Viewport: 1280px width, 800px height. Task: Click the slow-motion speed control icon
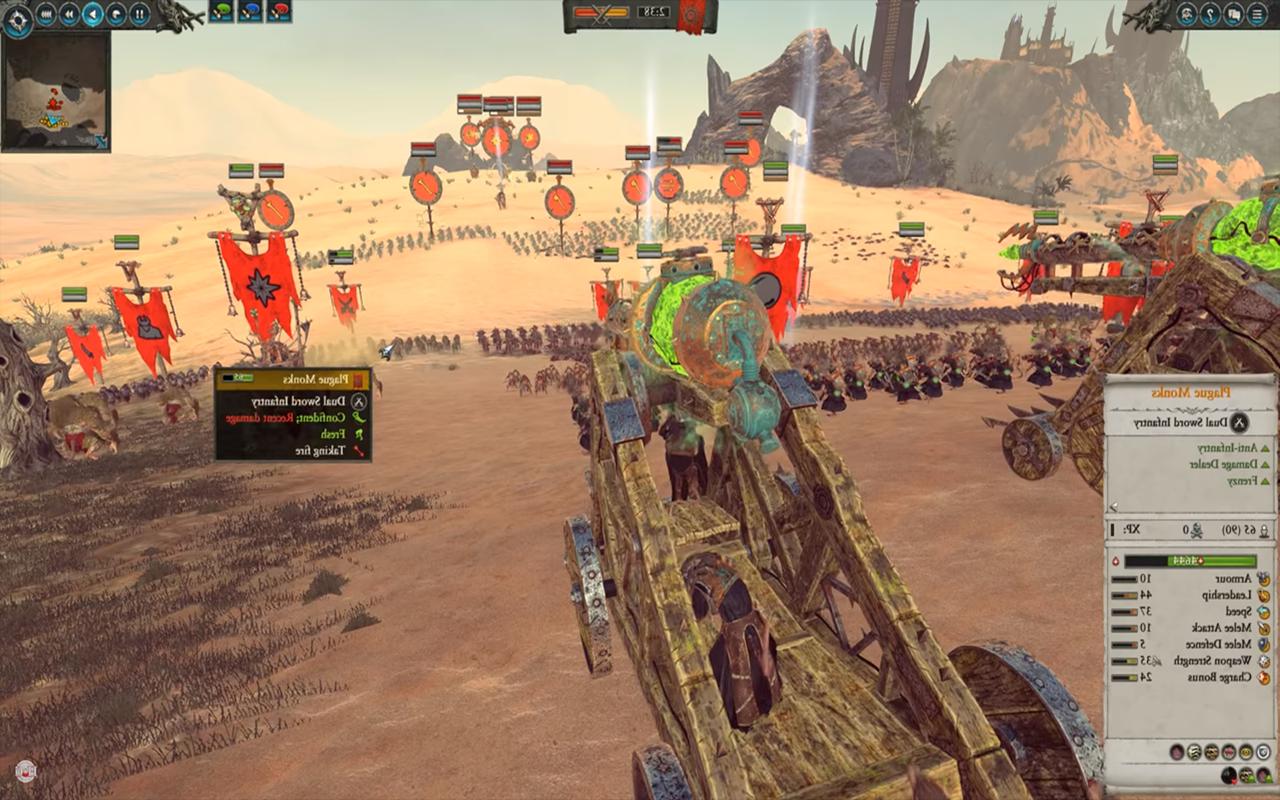pos(115,13)
